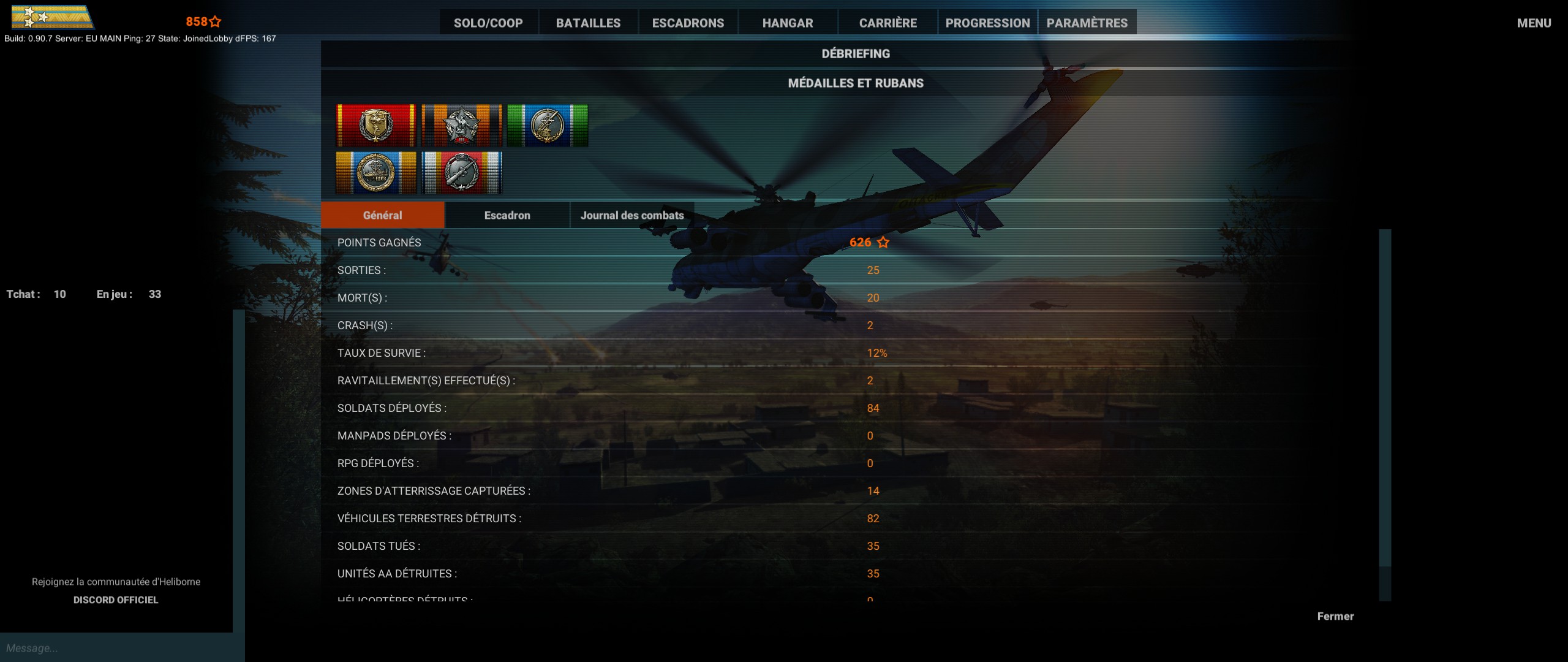Click the player rank insignia
The width and height of the screenshot is (1568, 662).
click(x=52, y=18)
